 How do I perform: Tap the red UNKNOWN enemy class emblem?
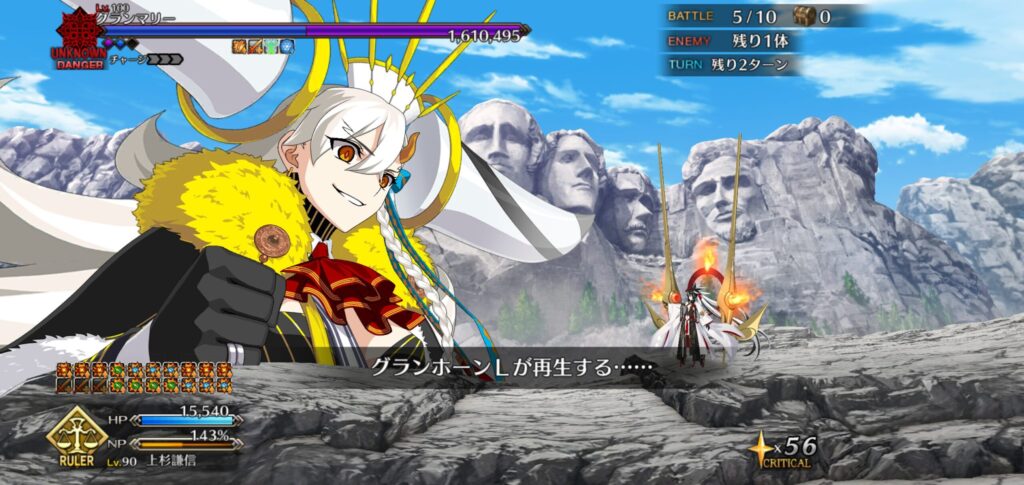(78, 33)
